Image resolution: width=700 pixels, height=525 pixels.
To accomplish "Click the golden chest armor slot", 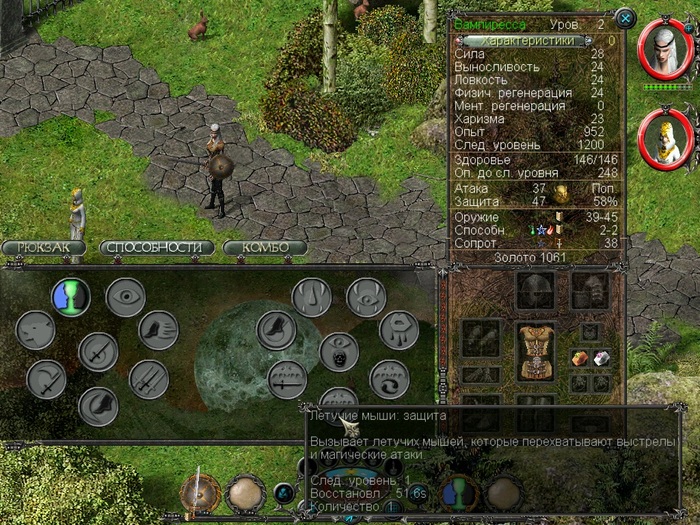I will tap(535, 351).
